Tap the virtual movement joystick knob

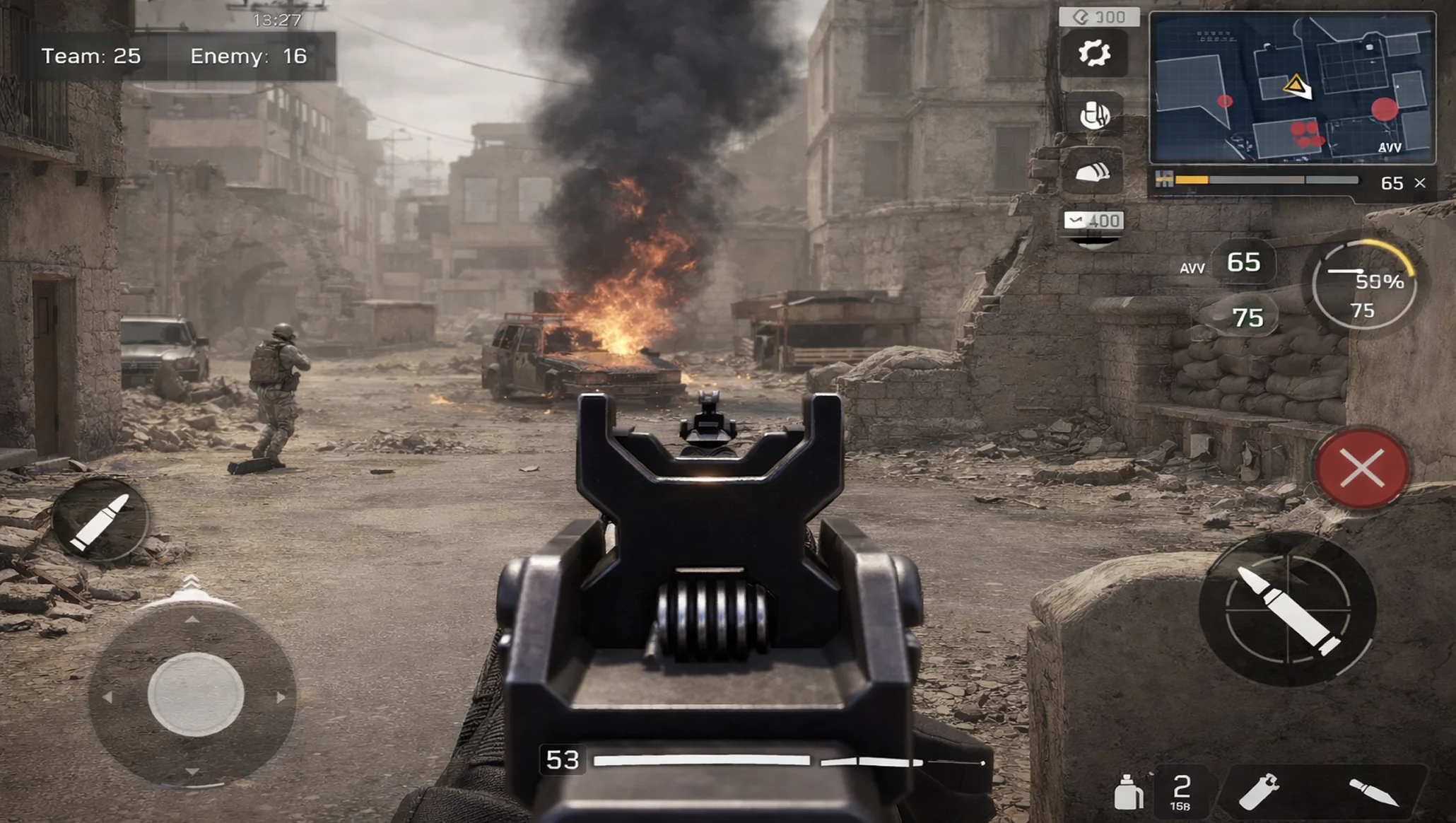(x=196, y=694)
